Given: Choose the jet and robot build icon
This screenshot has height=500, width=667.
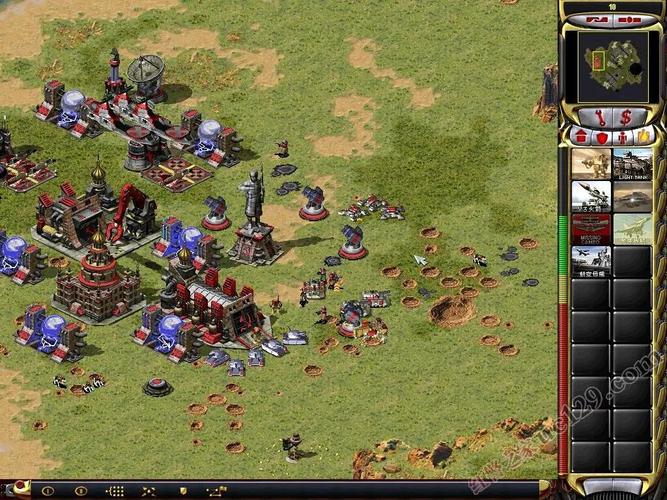Looking at the screenshot, I should click(591, 260).
